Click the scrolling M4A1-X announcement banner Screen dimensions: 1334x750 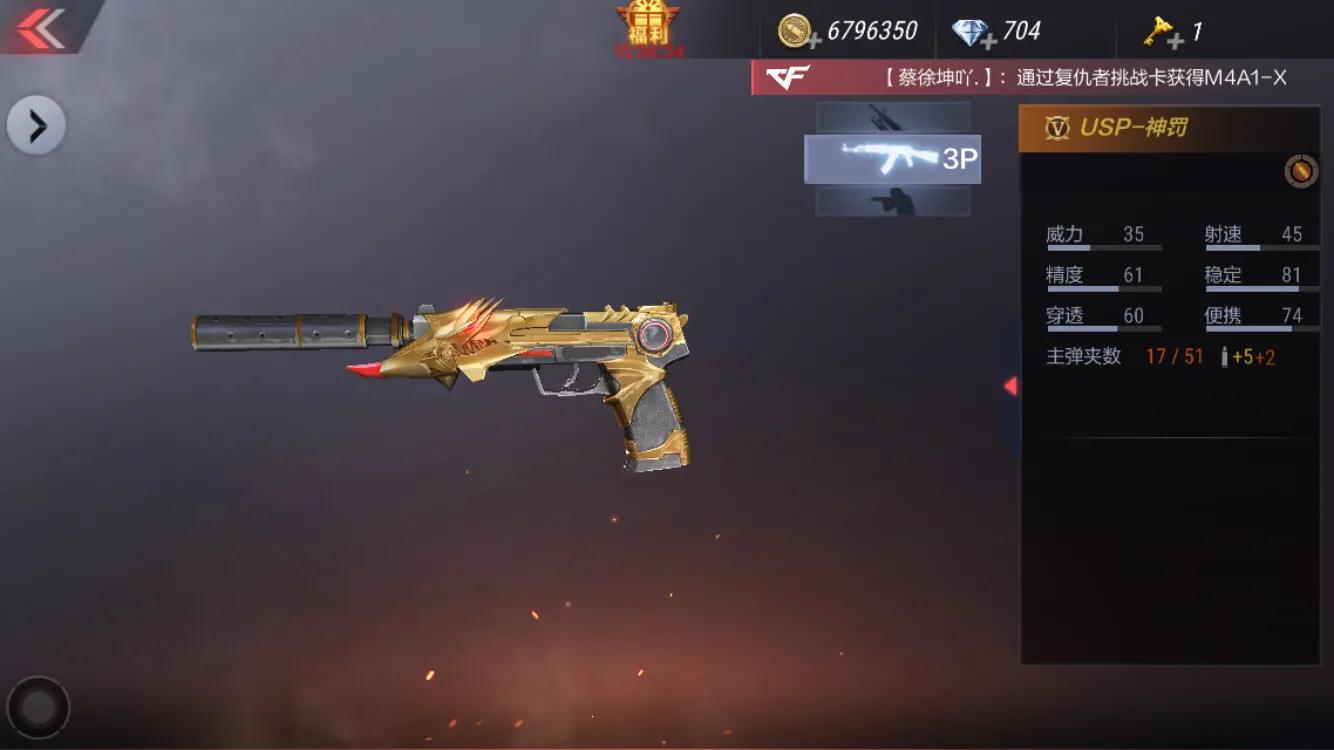1040,78
